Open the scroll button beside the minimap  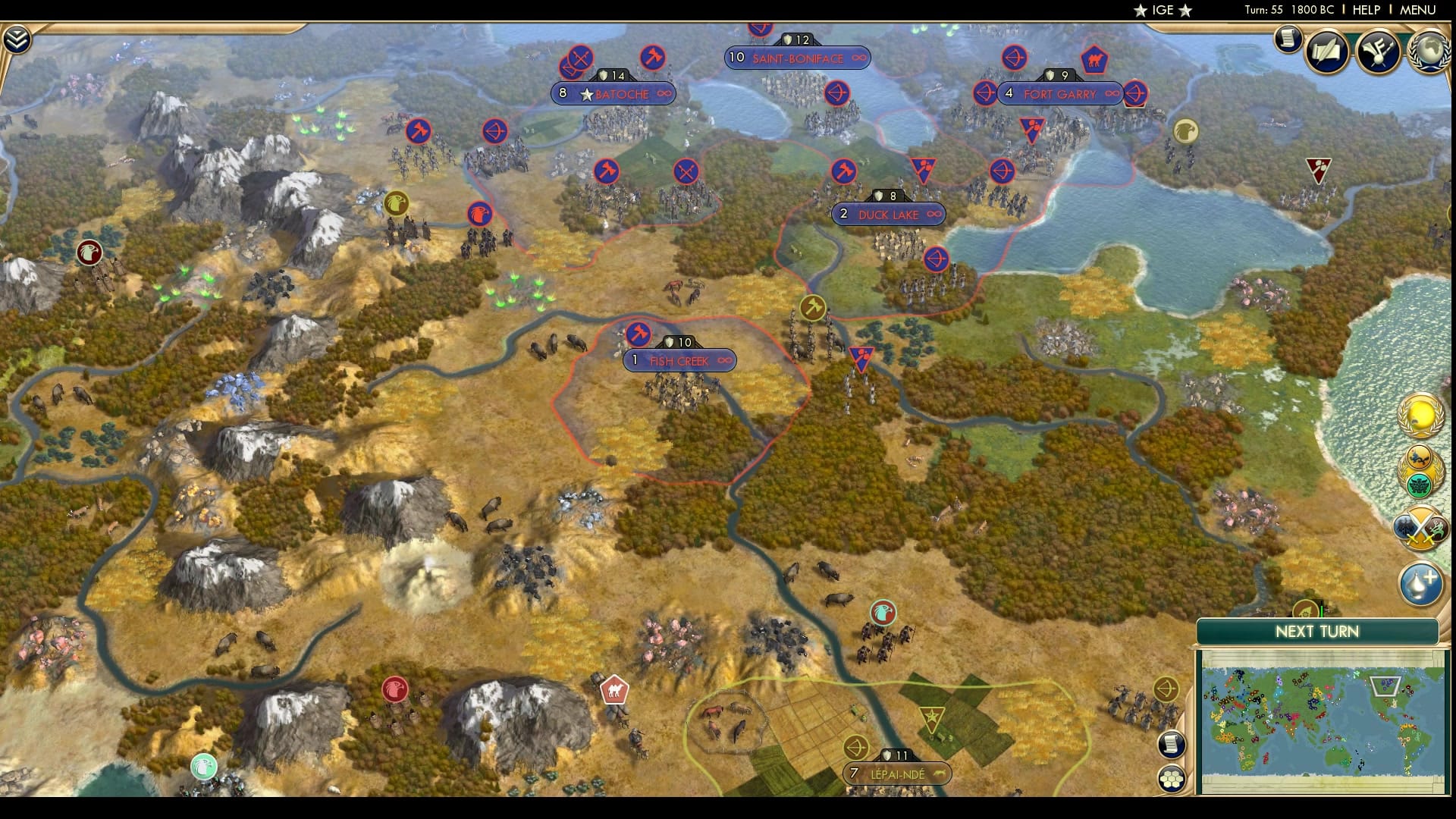[x=1172, y=744]
